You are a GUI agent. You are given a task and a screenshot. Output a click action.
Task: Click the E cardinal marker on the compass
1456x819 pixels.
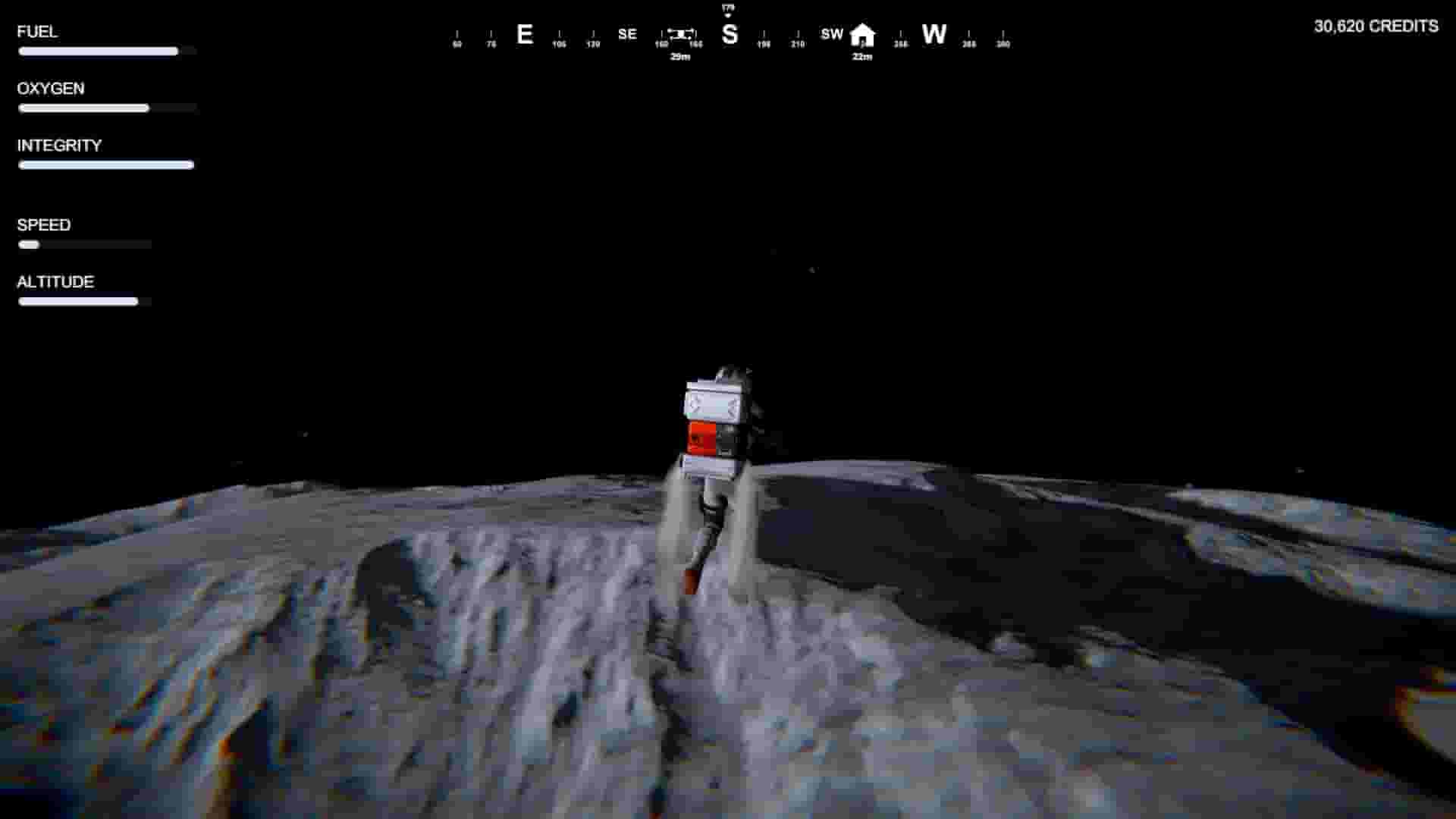525,35
